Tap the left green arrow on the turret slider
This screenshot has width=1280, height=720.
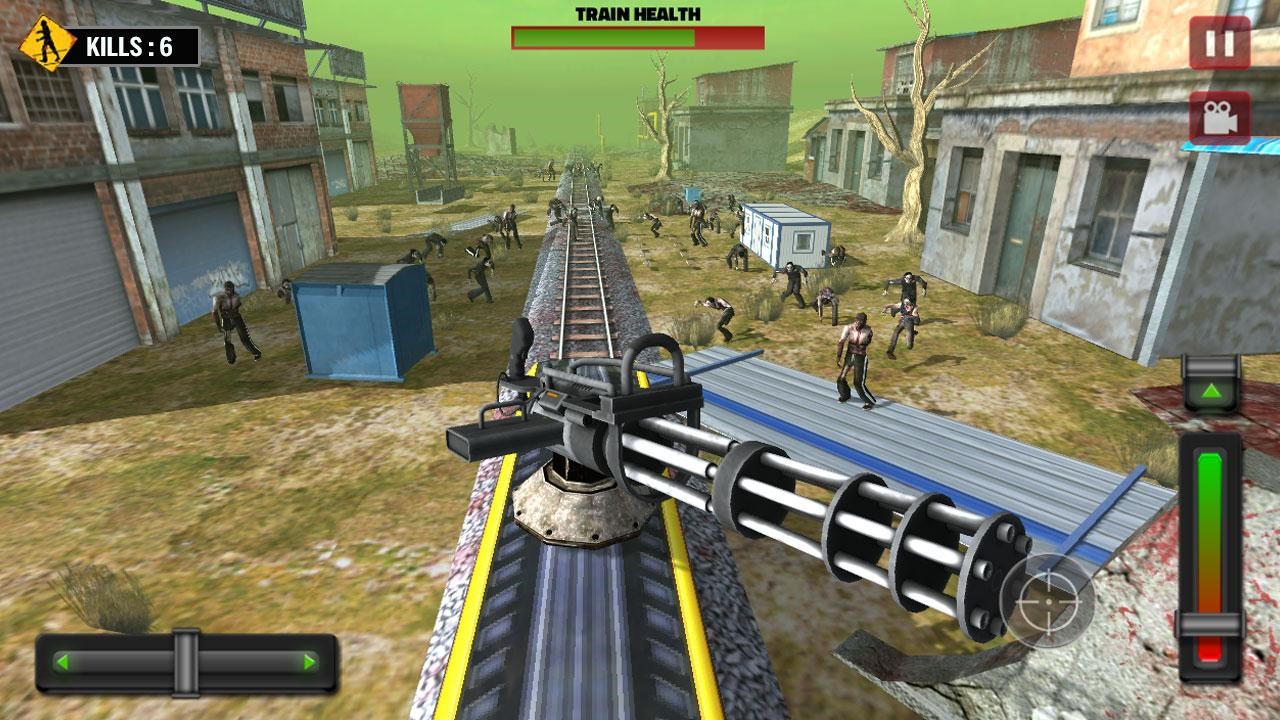point(63,660)
